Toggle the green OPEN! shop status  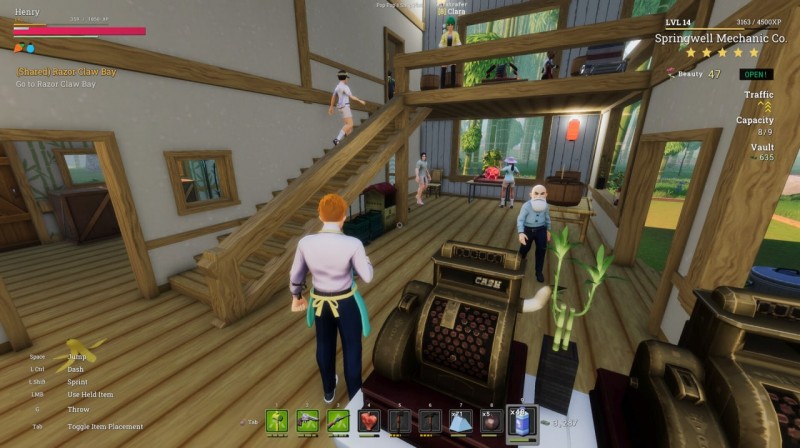[755, 74]
